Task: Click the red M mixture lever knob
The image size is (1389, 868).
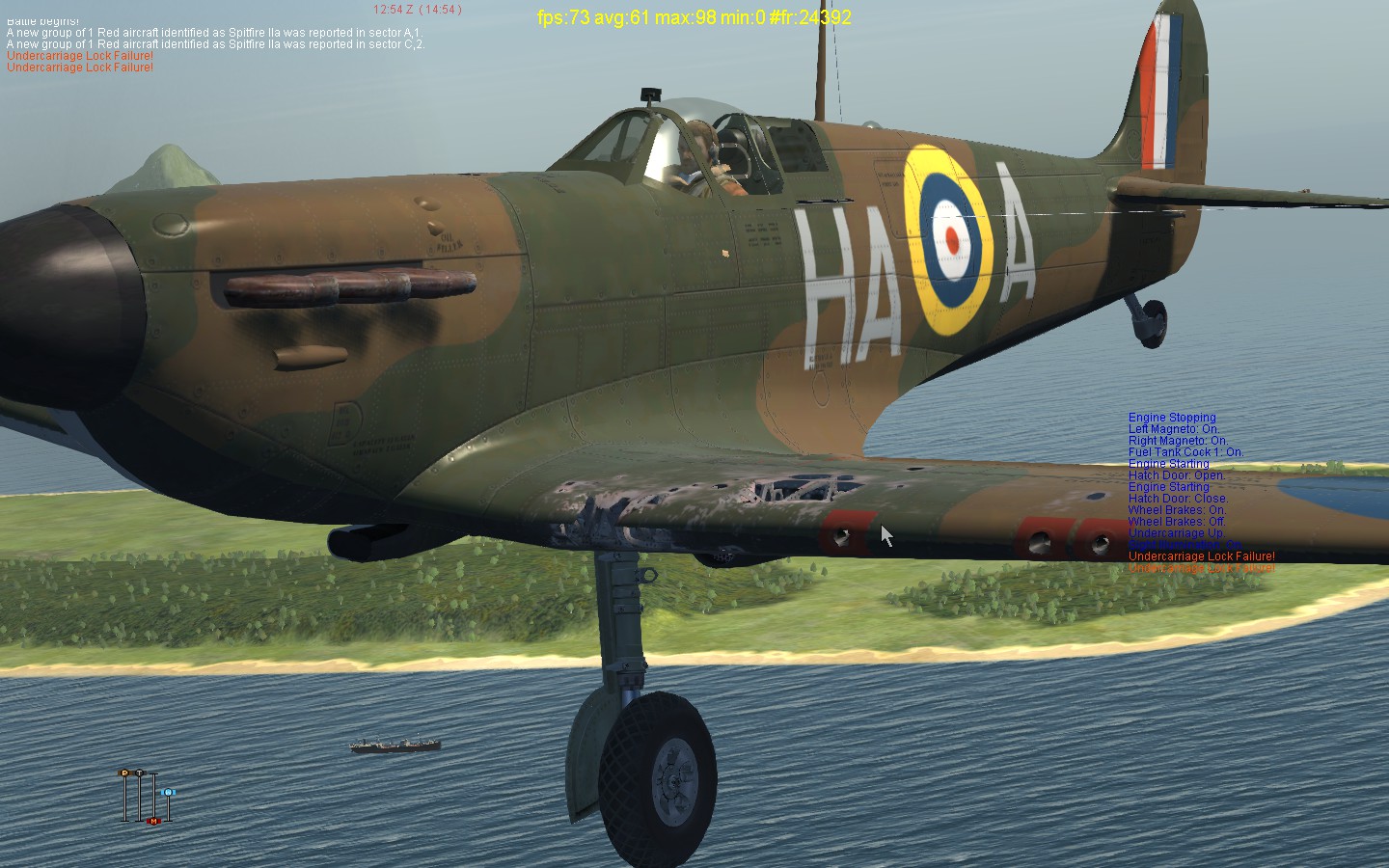Action: click(x=153, y=821)
